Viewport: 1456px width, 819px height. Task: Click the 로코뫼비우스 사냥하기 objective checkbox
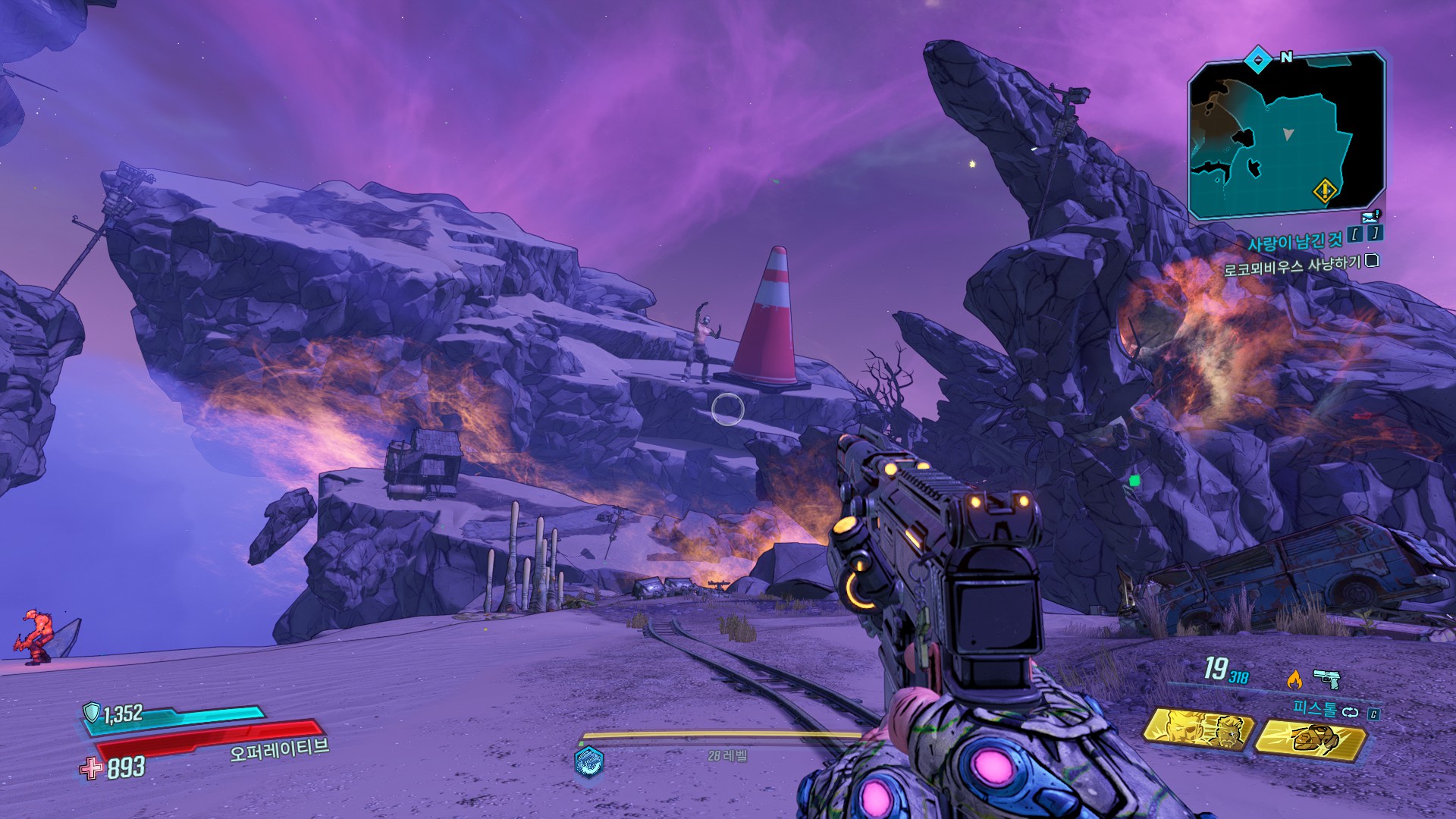(1372, 261)
